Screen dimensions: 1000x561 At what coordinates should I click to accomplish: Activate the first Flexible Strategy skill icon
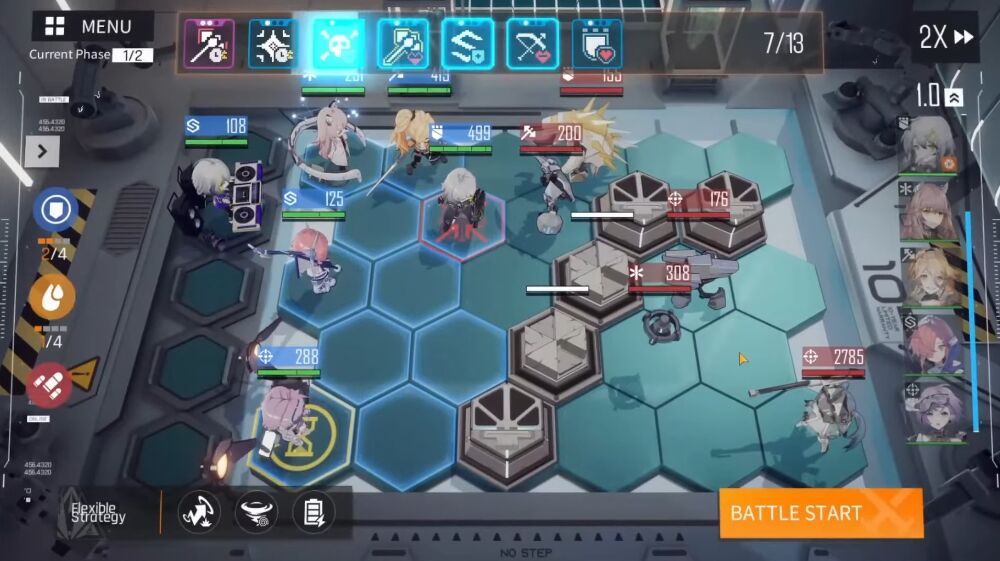[199, 512]
